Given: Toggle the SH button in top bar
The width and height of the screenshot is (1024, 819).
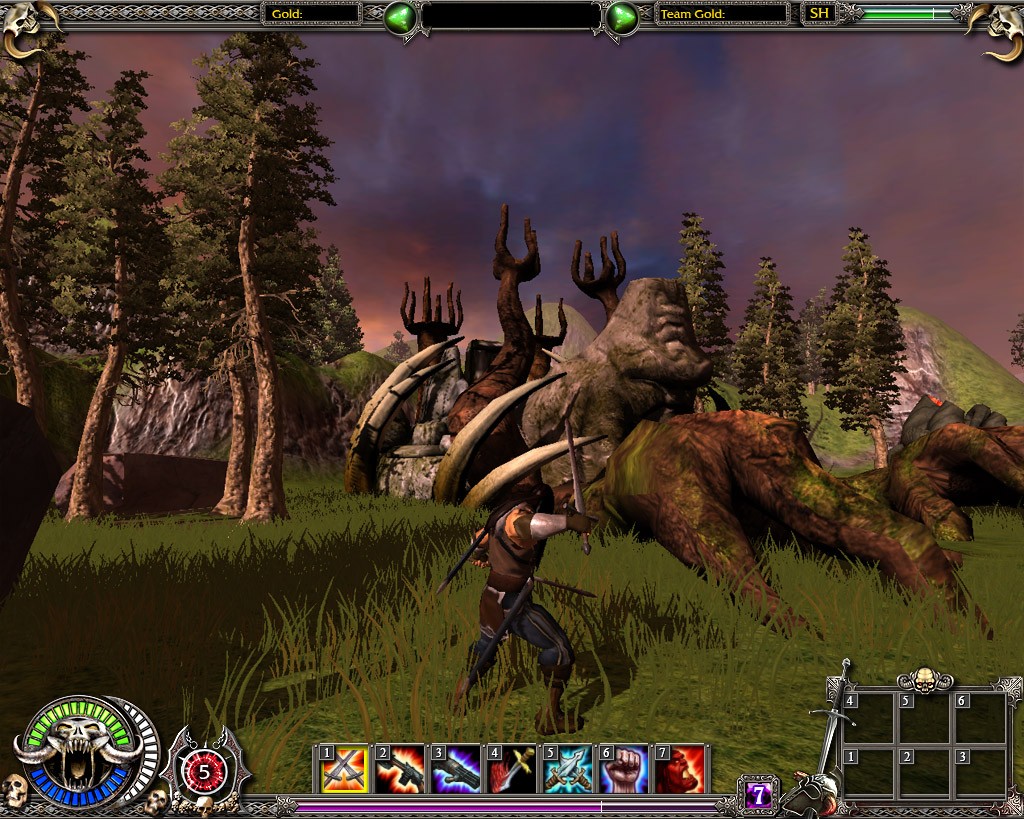Looking at the screenshot, I should pyautogui.click(x=819, y=14).
